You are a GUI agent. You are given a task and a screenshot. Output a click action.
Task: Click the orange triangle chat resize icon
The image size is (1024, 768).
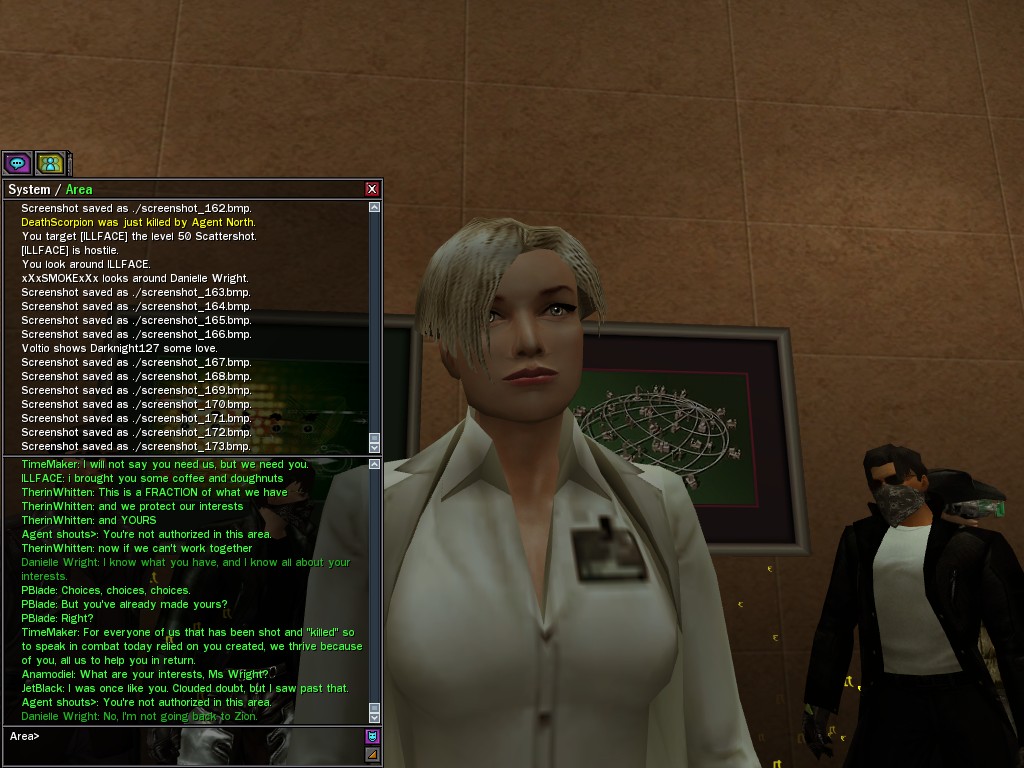click(x=373, y=754)
